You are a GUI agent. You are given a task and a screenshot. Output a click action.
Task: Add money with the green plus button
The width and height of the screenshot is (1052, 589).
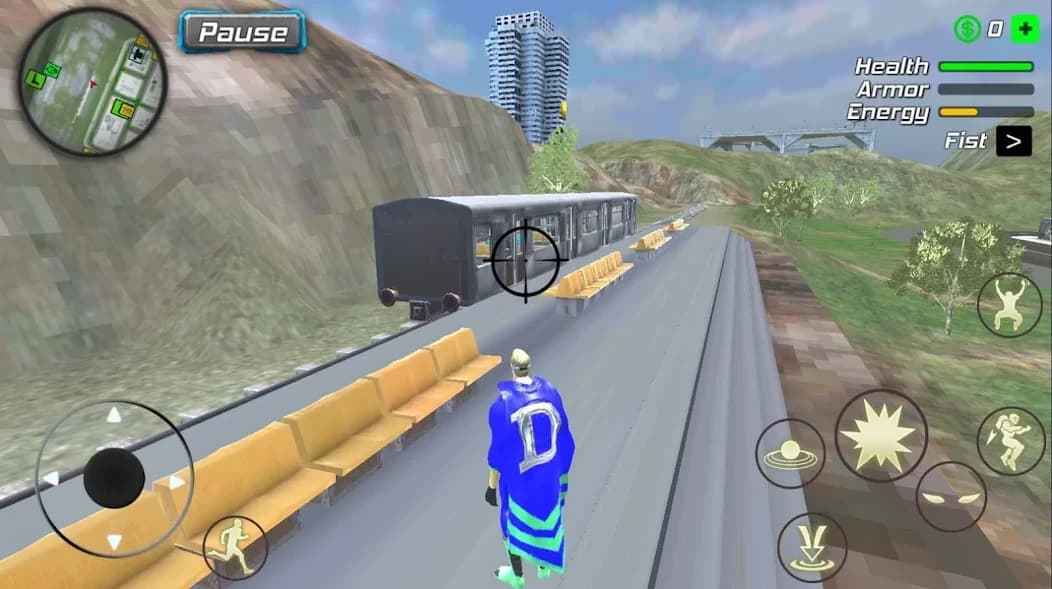pos(1024,29)
